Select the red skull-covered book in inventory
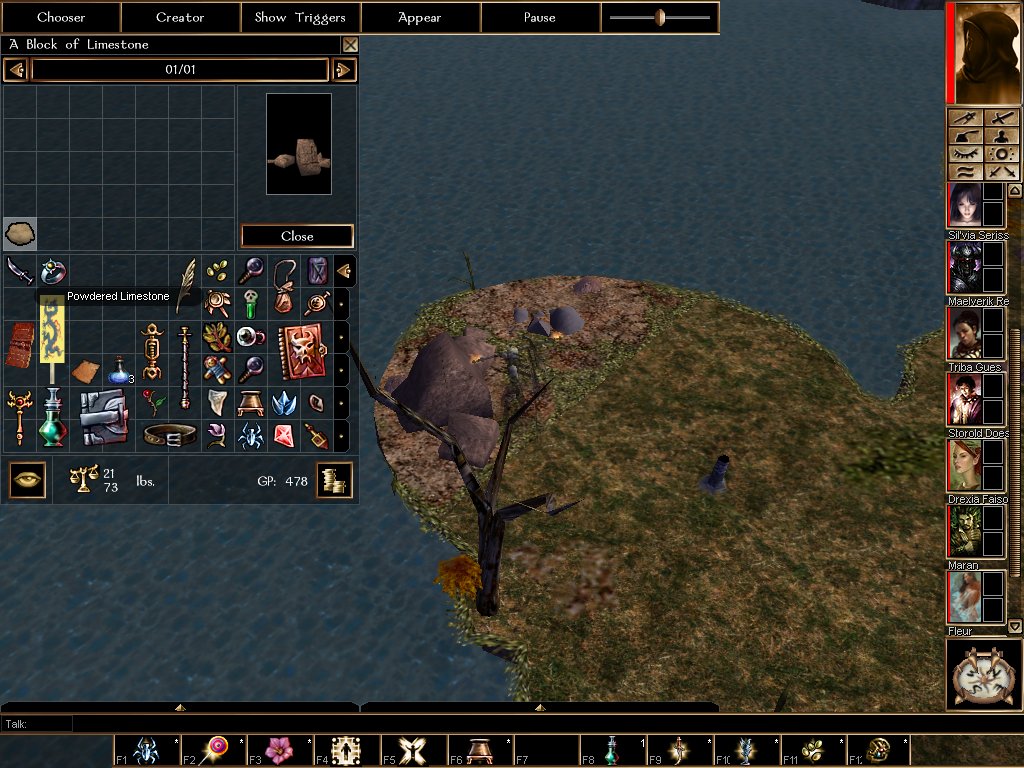The width and height of the screenshot is (1024, 768). tap(301, 352)
